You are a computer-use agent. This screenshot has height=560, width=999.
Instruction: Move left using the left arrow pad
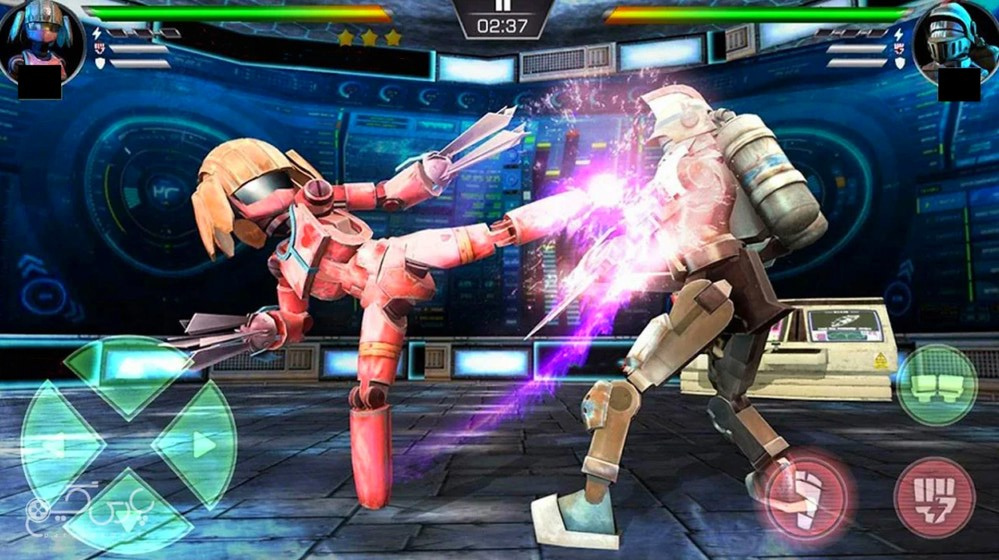pyautogui.click(x=58, y=443)
